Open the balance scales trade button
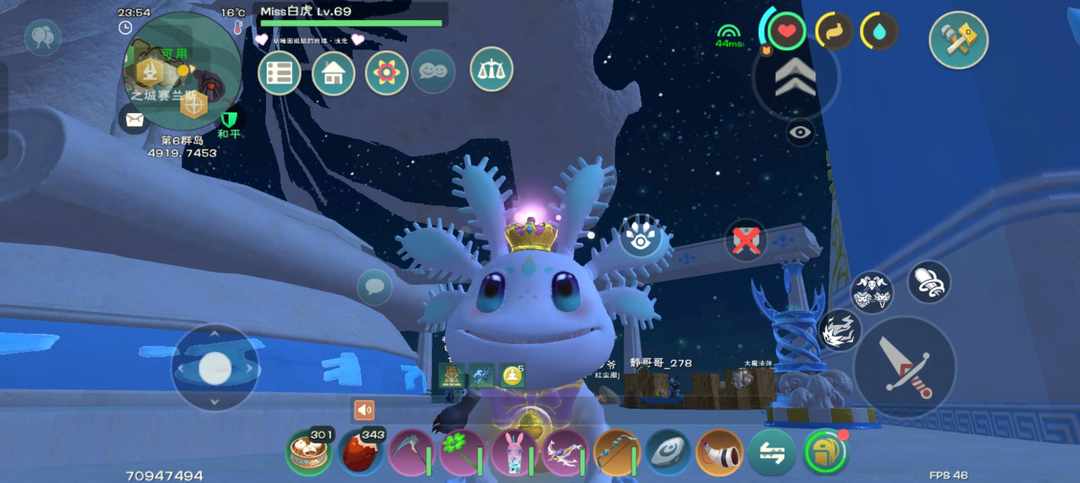This screenshot has width=1080, height=483. pyautogui.click(x=491, y=70)
